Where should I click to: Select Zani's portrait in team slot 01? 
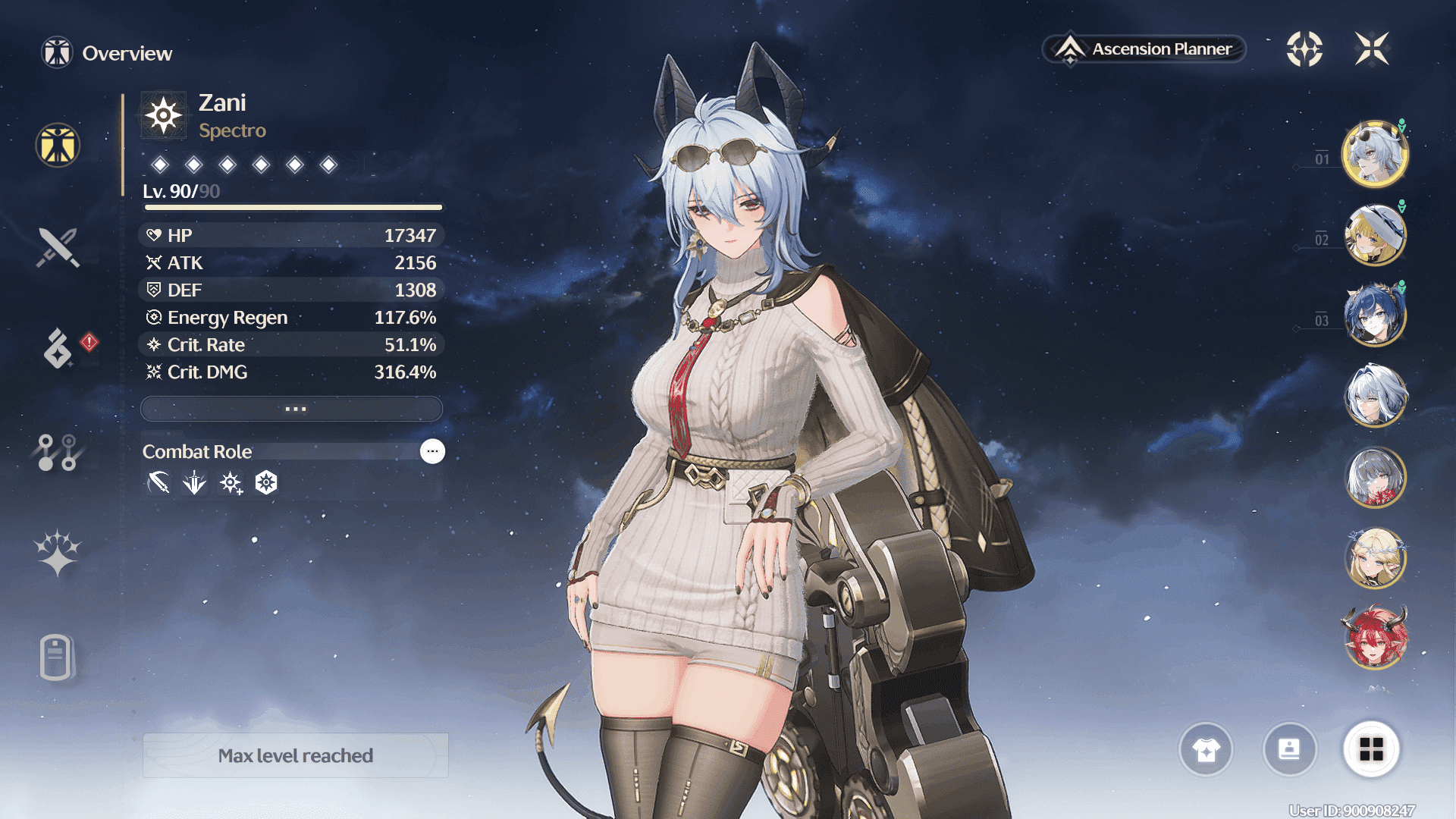1375,154
